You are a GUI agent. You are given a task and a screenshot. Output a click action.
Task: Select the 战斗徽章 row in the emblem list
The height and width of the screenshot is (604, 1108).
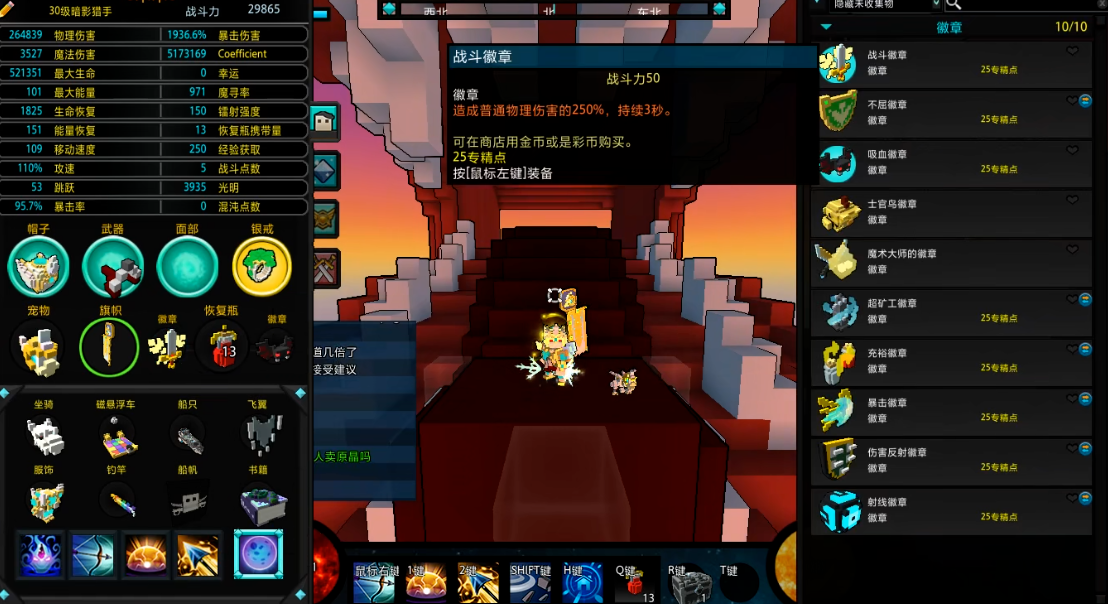(x=950, y=64)
